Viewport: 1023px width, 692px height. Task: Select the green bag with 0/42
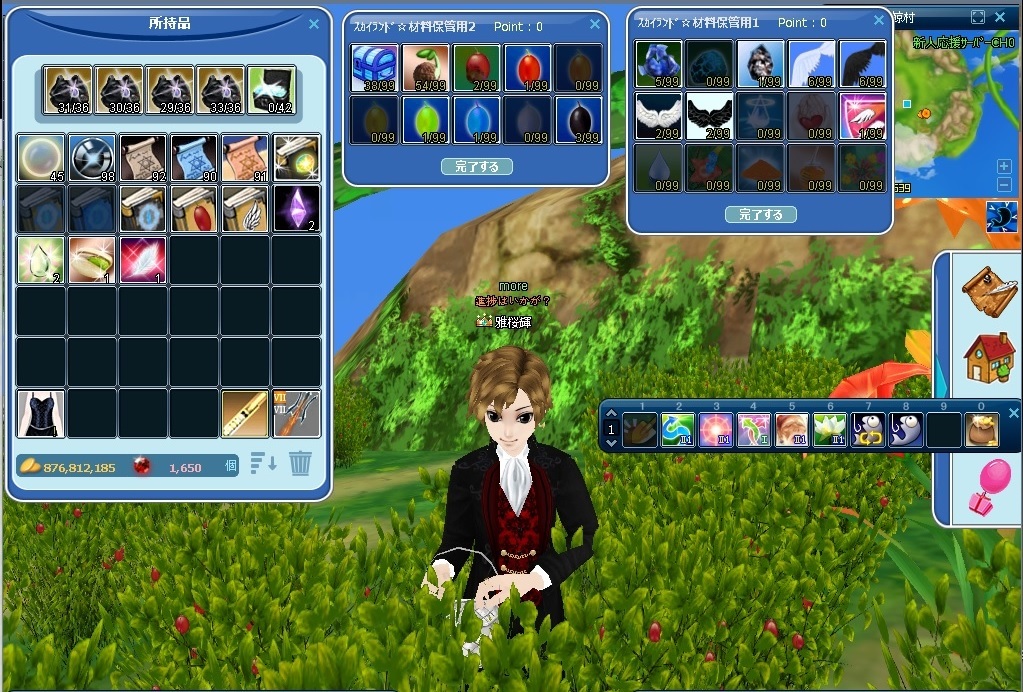(x=271, y=91)
